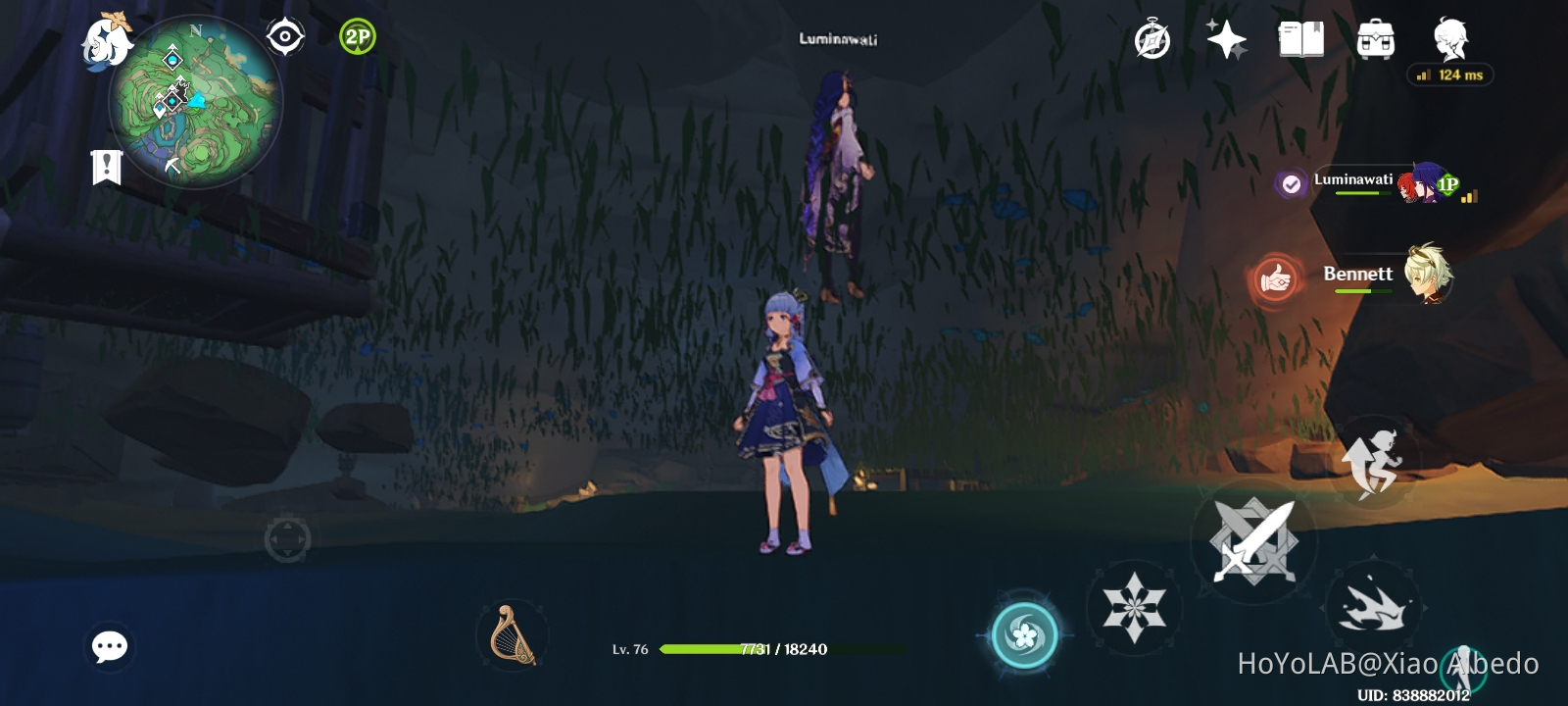Open the in-game chat bubble
This screenshot has width=1568, height=706.
pos(110,645)
